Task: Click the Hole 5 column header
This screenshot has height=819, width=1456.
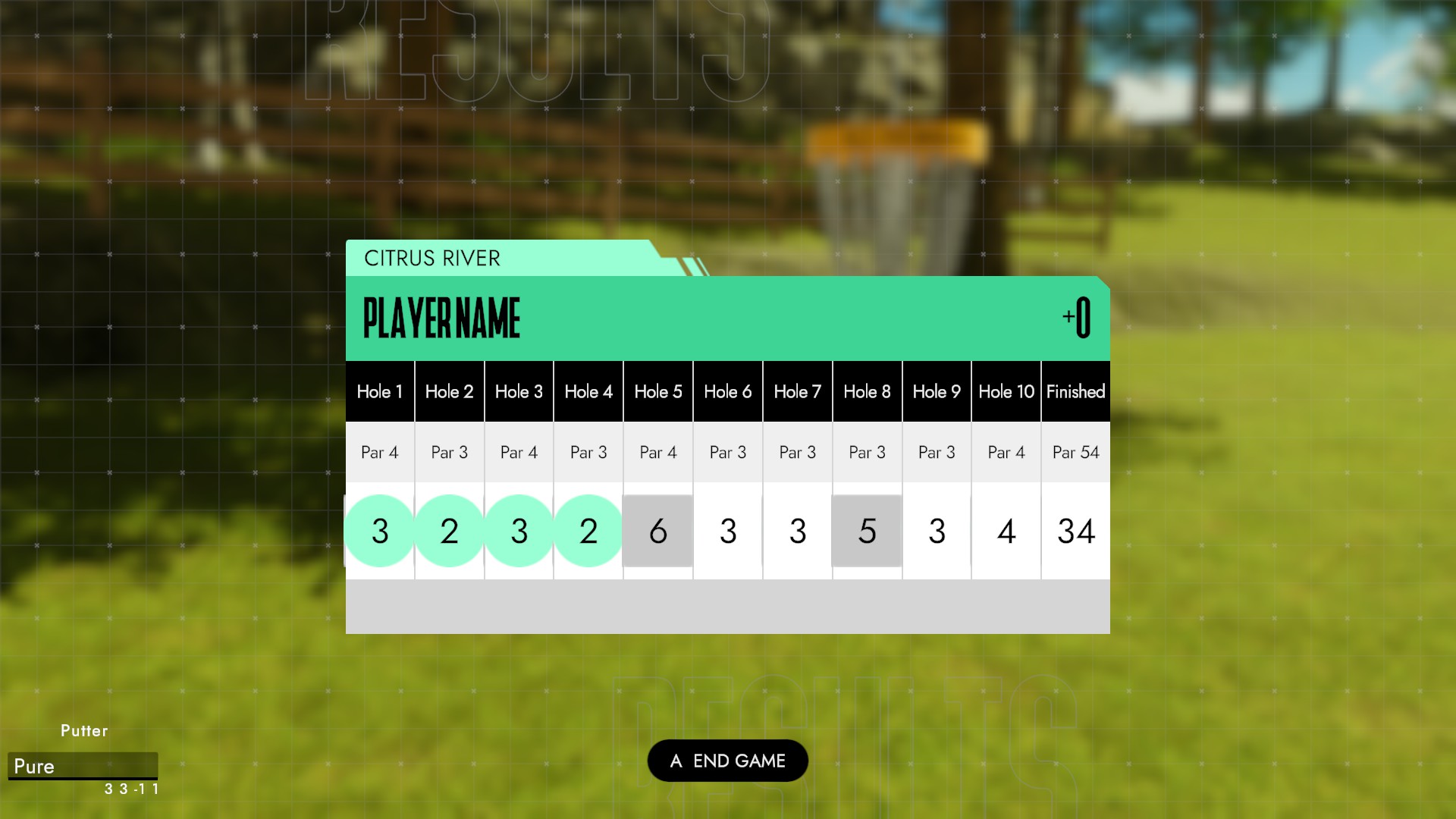Action: pyautogui.click(x=657, y=391)
